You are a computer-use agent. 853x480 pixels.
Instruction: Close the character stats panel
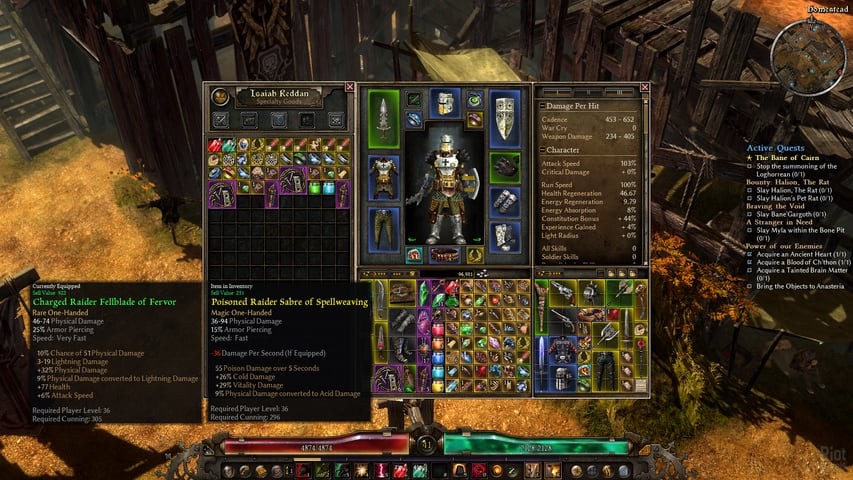645,87
